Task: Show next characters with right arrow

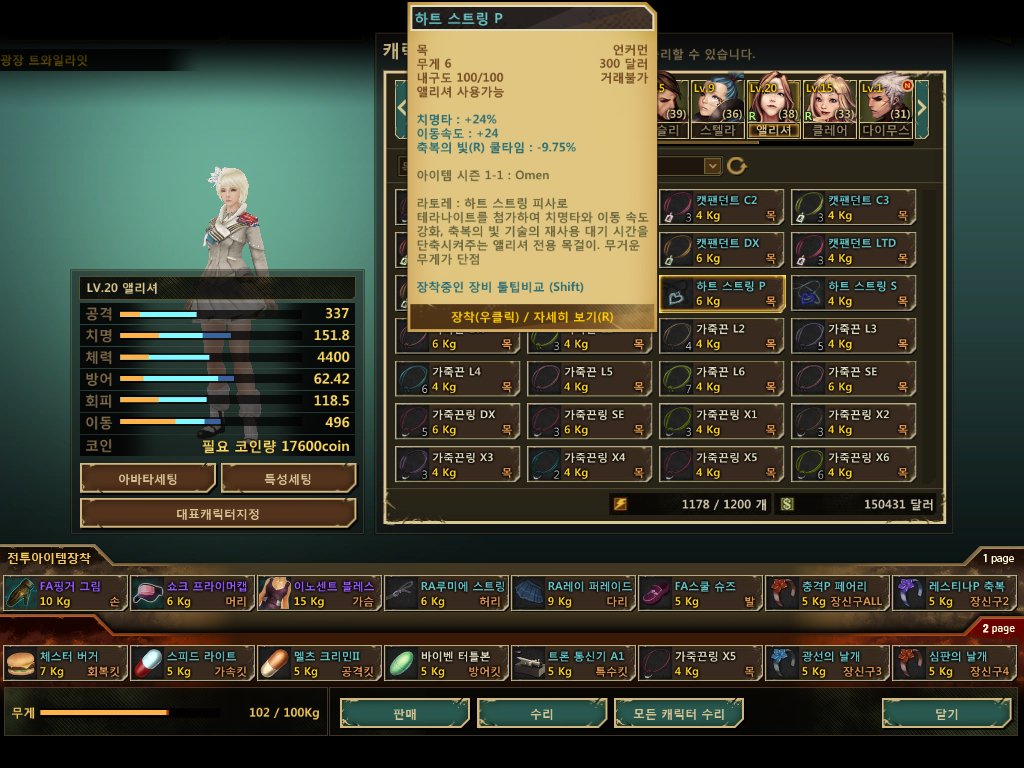Action: (922, 104)
